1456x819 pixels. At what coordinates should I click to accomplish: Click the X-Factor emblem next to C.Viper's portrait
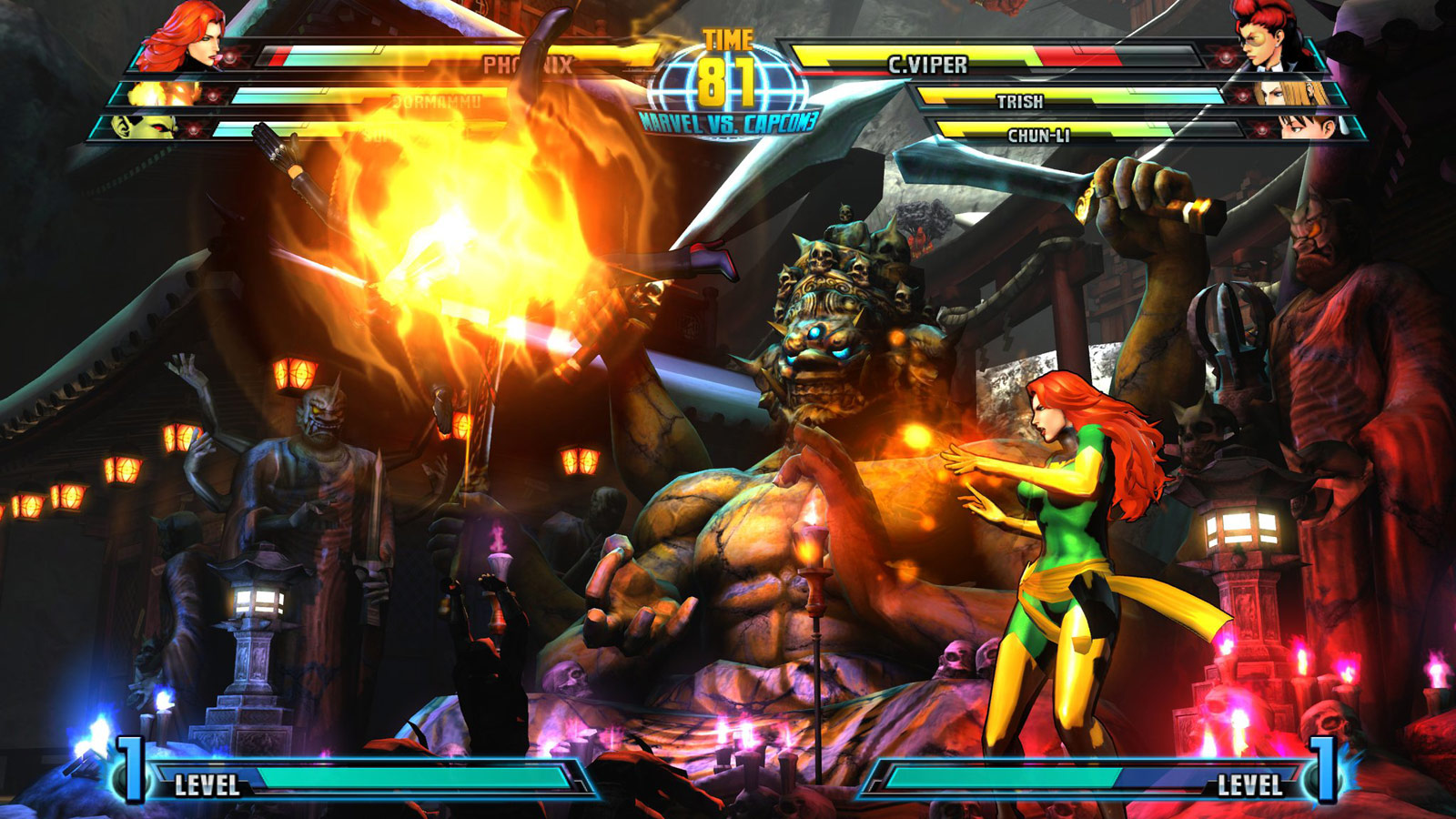(x=1223, y=56)
